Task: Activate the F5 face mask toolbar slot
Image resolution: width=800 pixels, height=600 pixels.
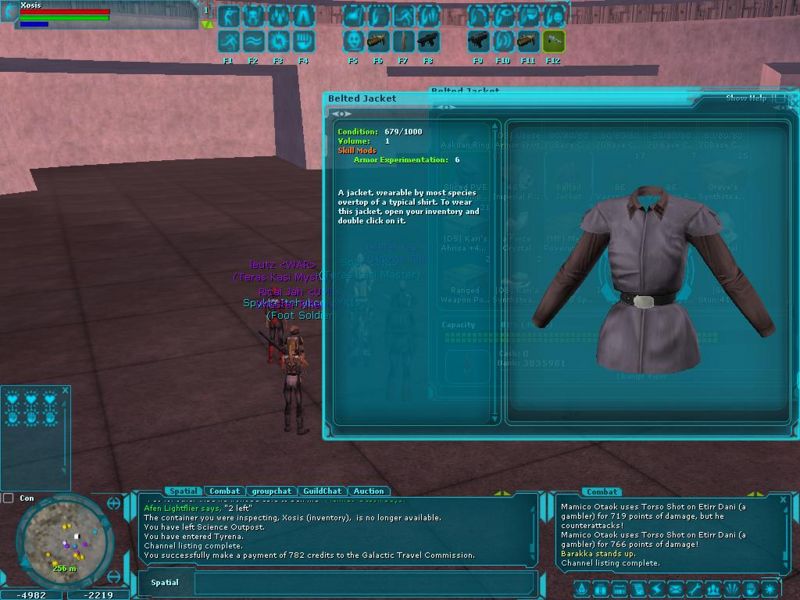Action: coord(353,41)
